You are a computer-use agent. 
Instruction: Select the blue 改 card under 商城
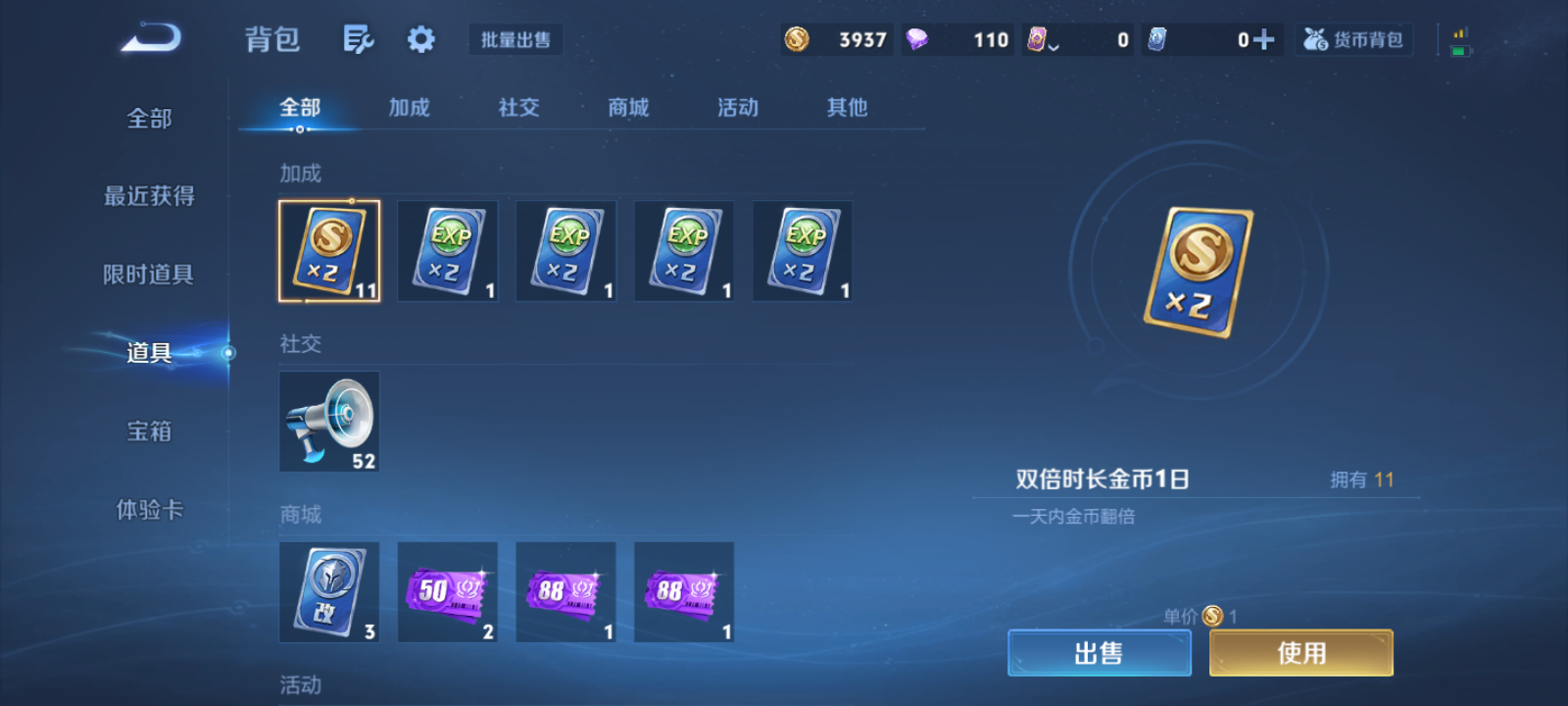click(329, 592)
